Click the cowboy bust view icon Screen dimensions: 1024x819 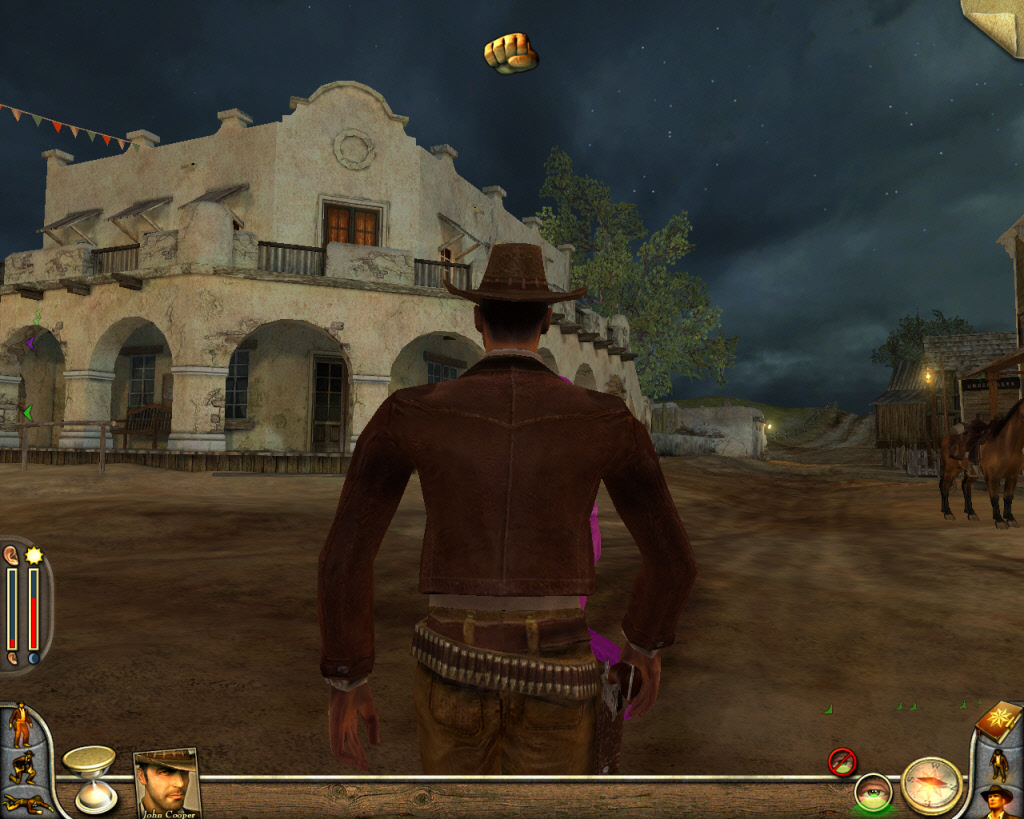pos(996,801)
